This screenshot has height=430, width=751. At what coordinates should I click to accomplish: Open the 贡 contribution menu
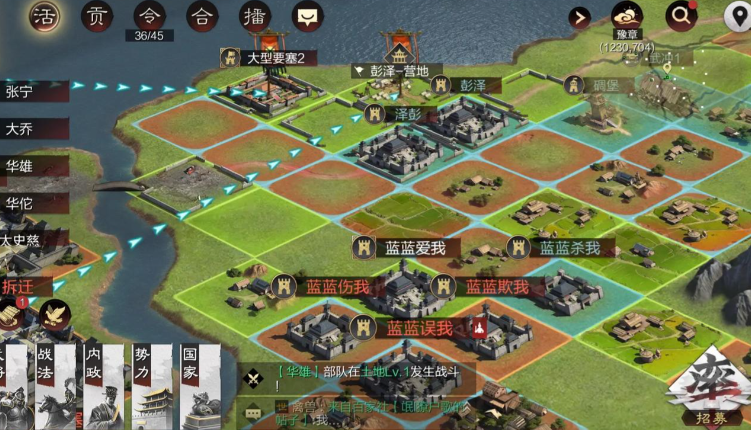point(95,17)
